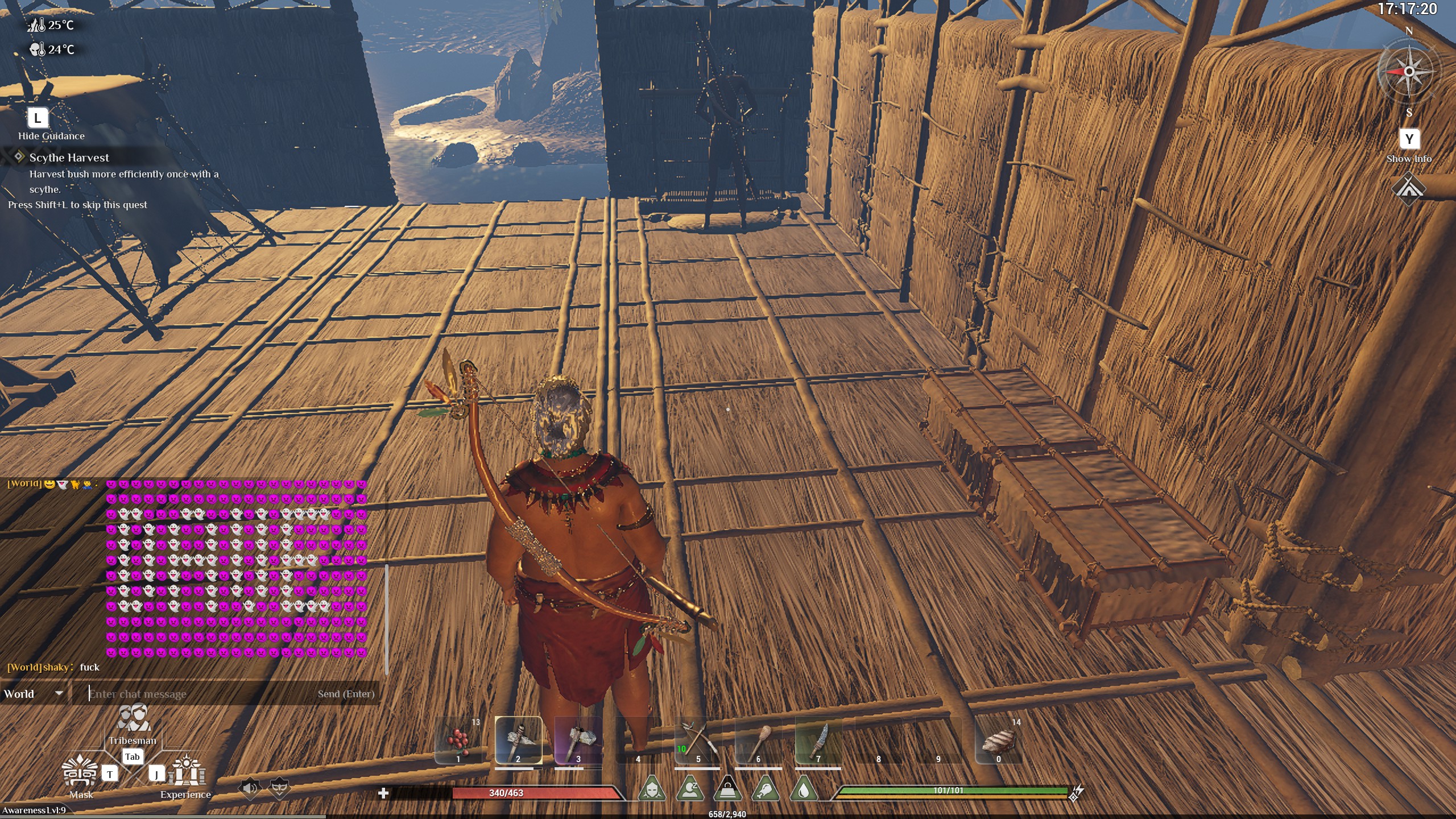The height and width of the screenshot is (819, 1456).
Task: Click the meat drumstick hunger status icon
Action: [766, 789]
